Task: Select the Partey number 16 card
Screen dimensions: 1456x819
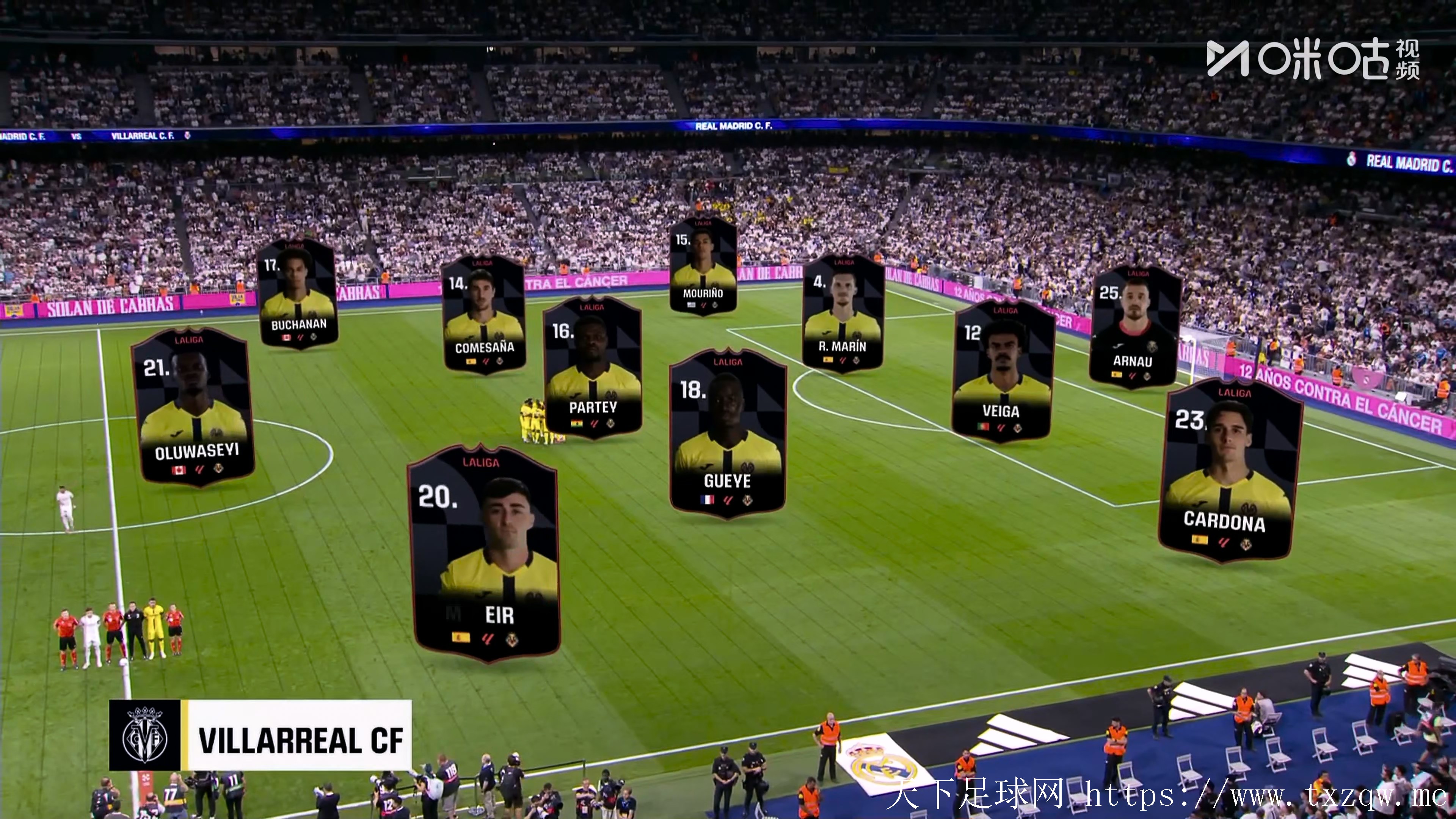Action: pyautogui.click(x=592, y=367)
